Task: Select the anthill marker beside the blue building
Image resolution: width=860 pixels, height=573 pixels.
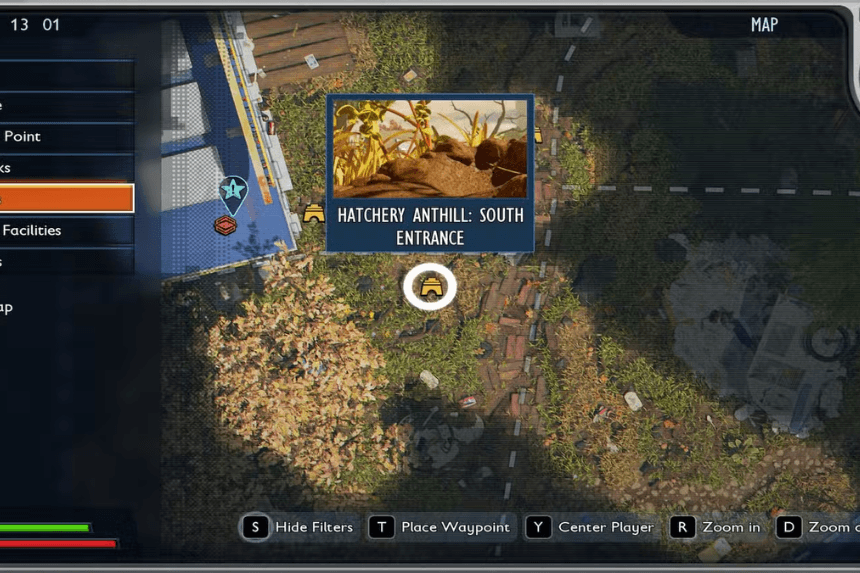Action: tap(314, 212)
